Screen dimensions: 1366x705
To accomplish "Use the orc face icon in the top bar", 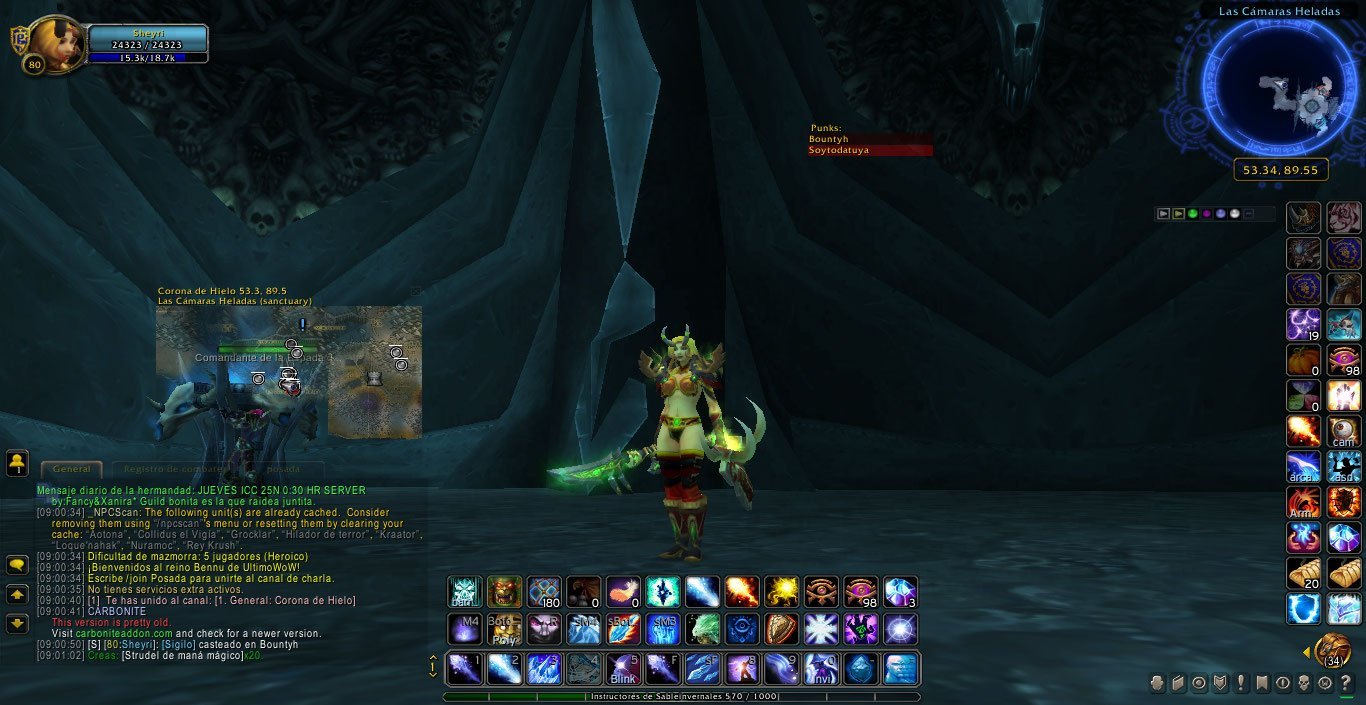I will pyautogui.click(x=504, y=592).
